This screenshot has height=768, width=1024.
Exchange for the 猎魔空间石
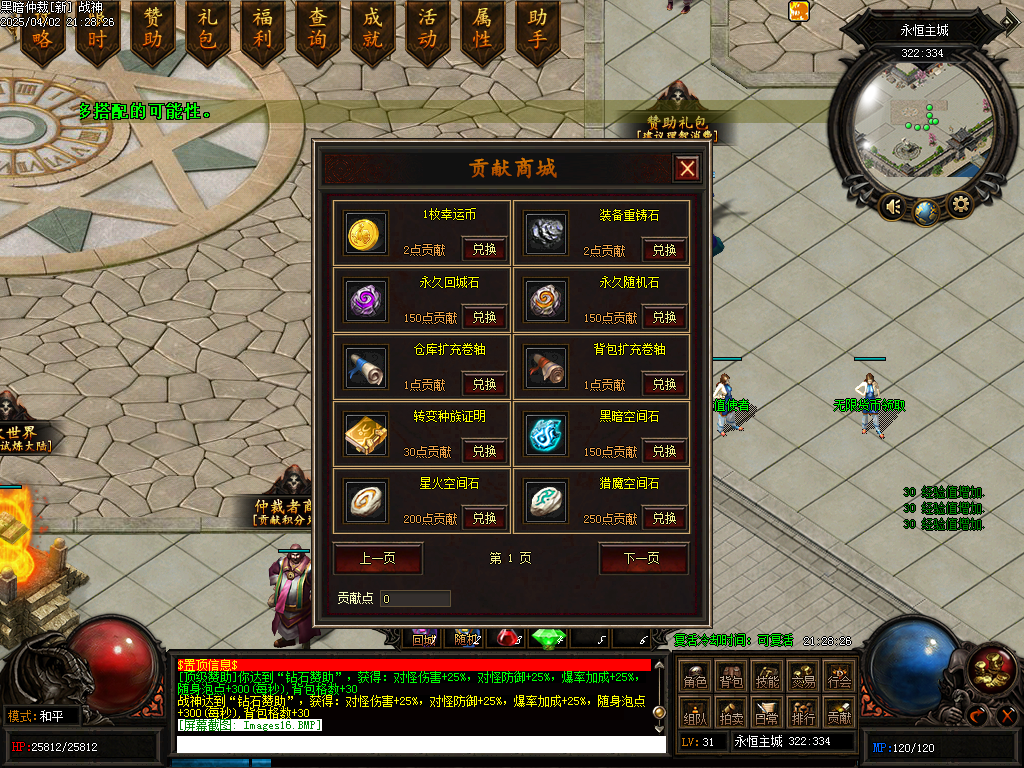tap(664, 518)
